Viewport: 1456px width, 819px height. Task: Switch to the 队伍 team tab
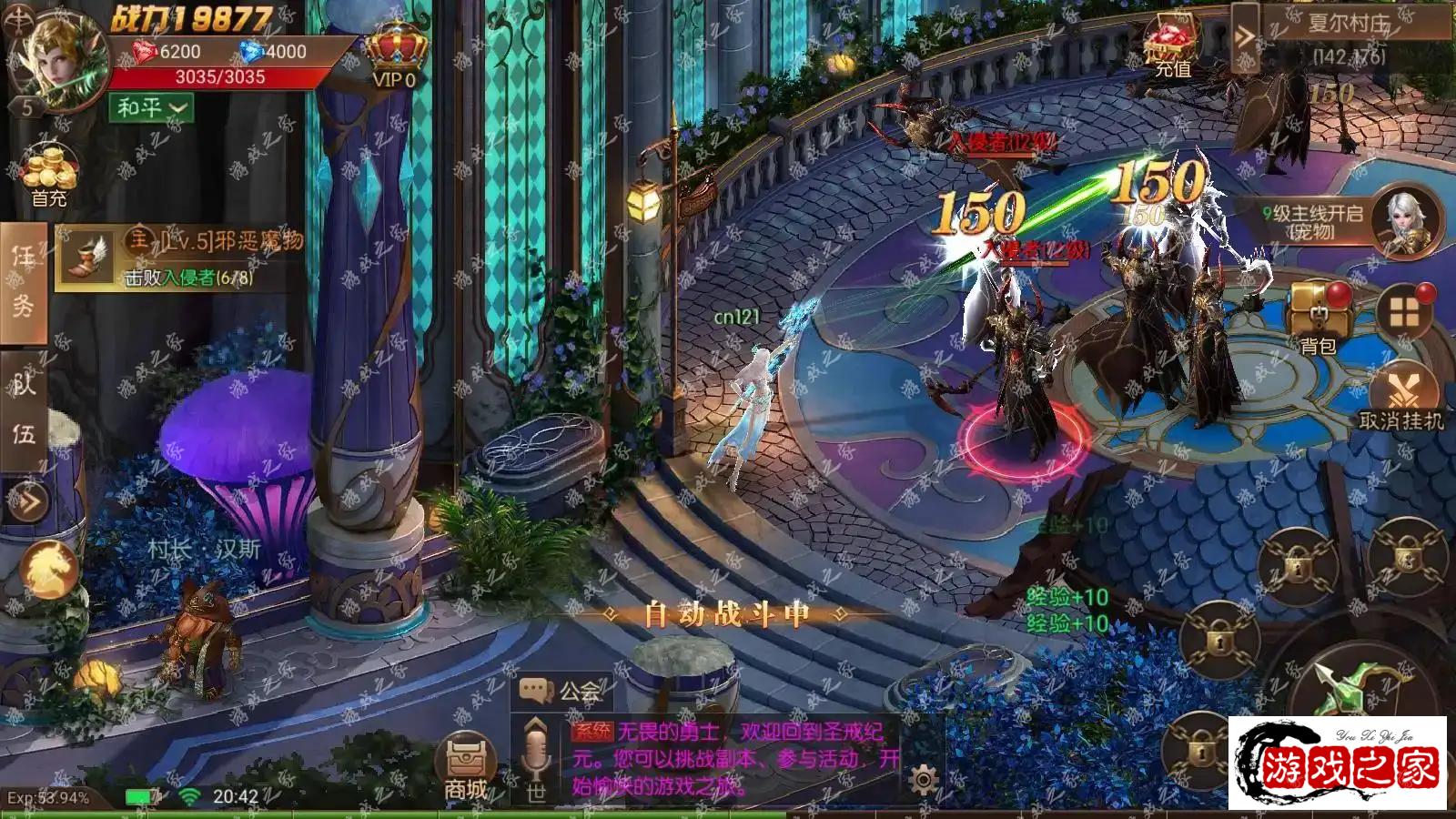(x=24, y=409)
